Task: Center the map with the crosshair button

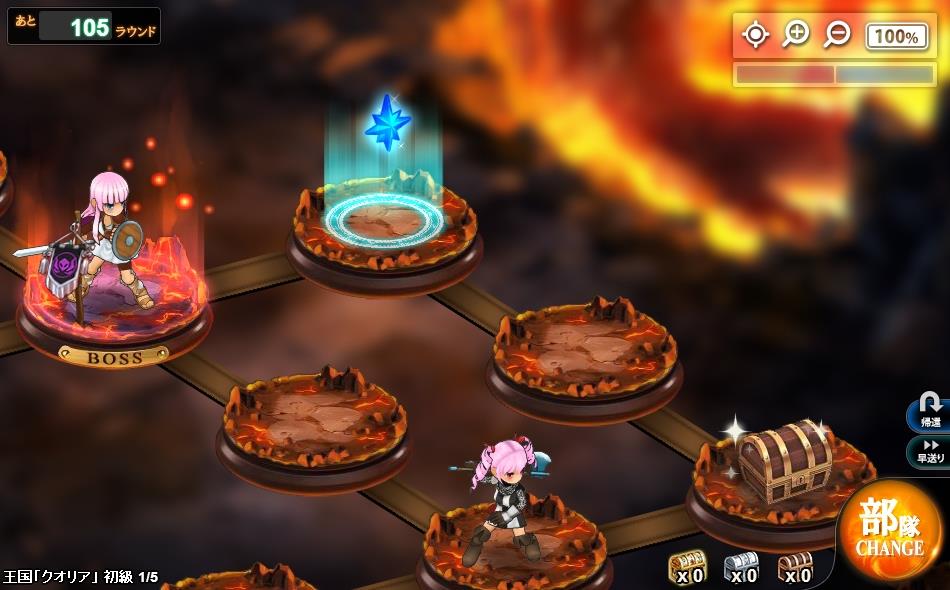Action: coord(755,35)
